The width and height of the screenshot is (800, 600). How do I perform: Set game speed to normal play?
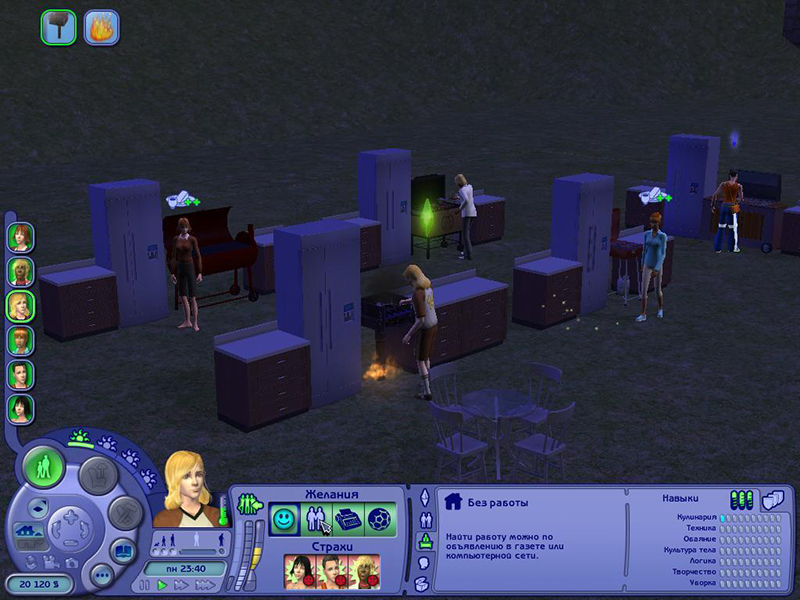161,585
